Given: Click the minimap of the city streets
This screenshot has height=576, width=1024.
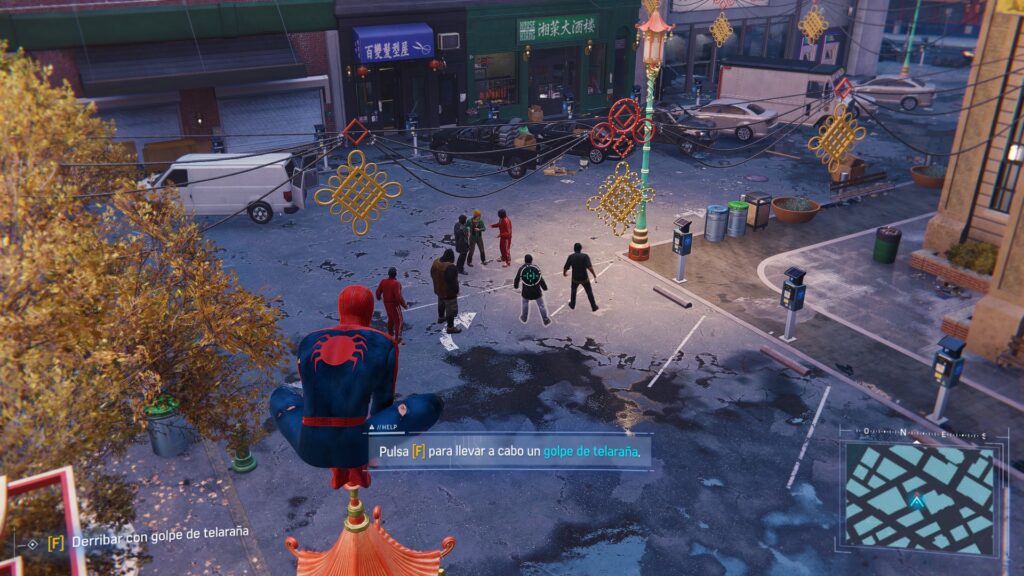Looking at the screenshot, I should tap(920, 497).
